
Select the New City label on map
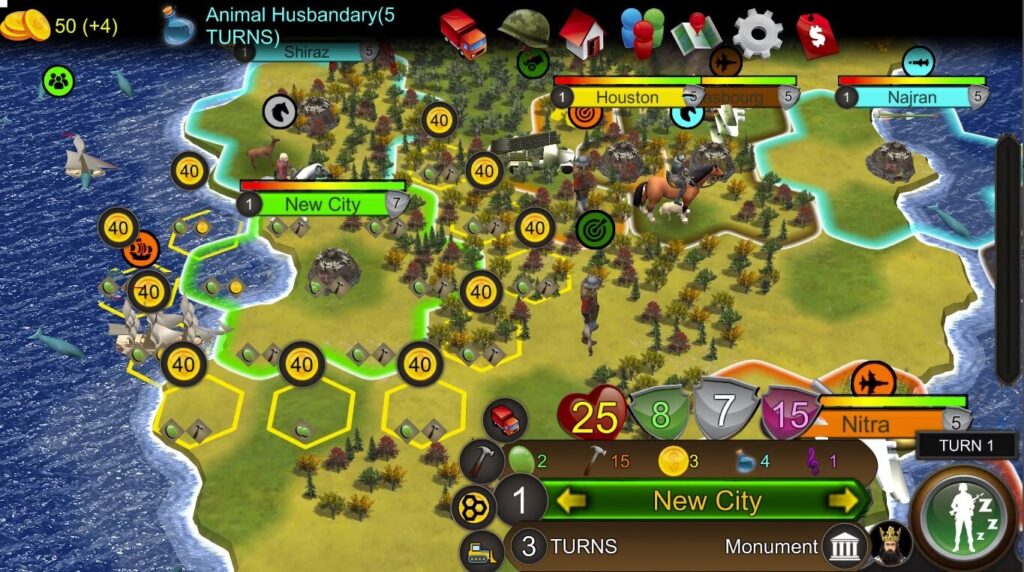[x=322, y=204]
